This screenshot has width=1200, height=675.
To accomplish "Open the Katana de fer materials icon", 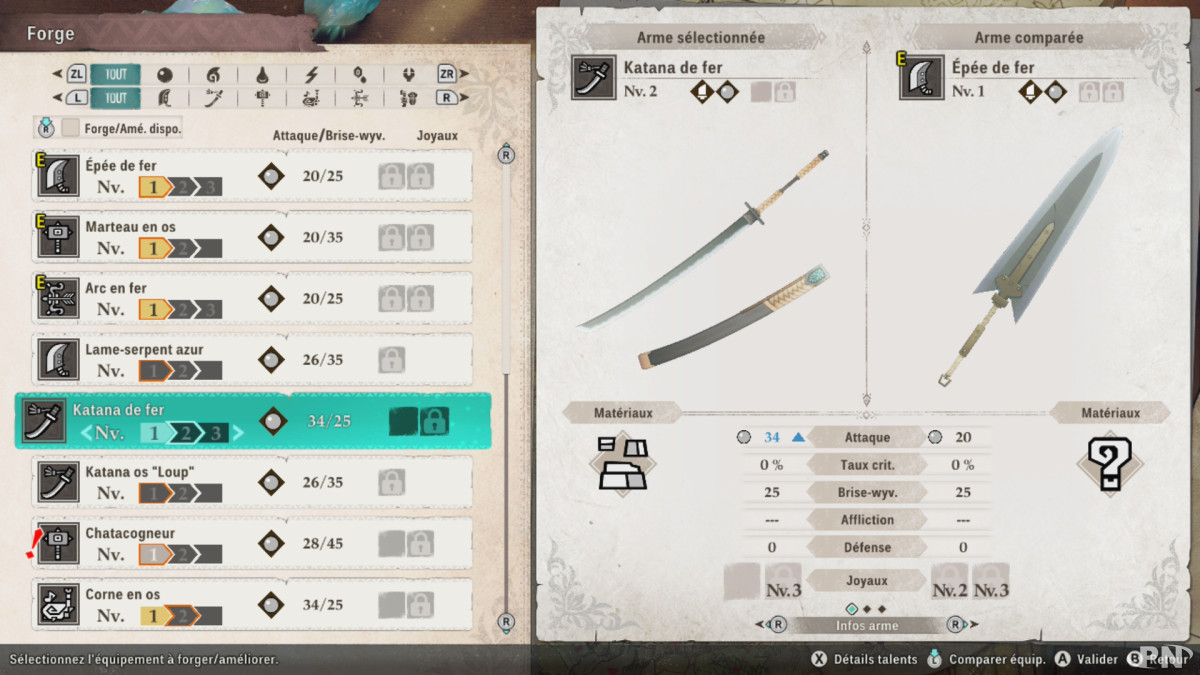I will (x=622, y=463).
